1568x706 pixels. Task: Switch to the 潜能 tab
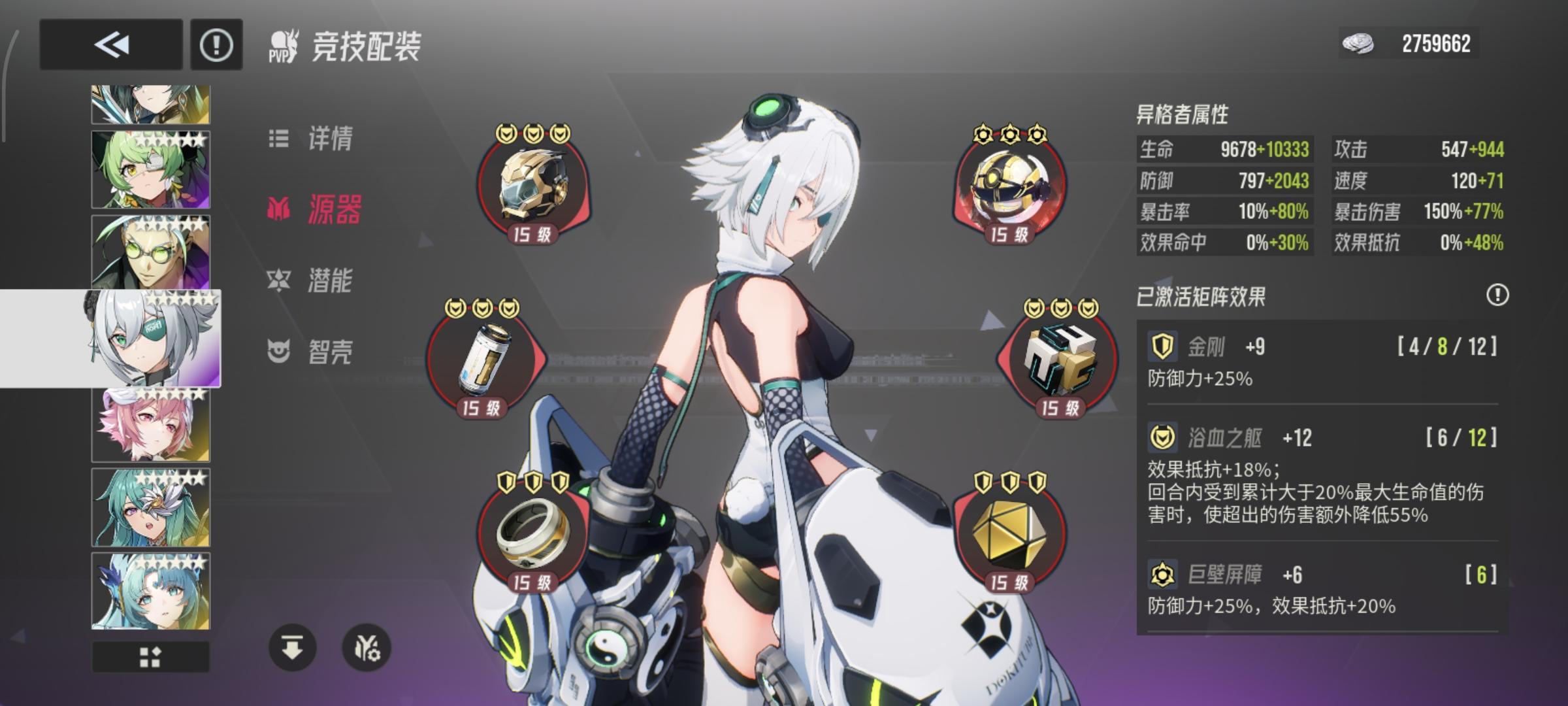tap(330, 281)
